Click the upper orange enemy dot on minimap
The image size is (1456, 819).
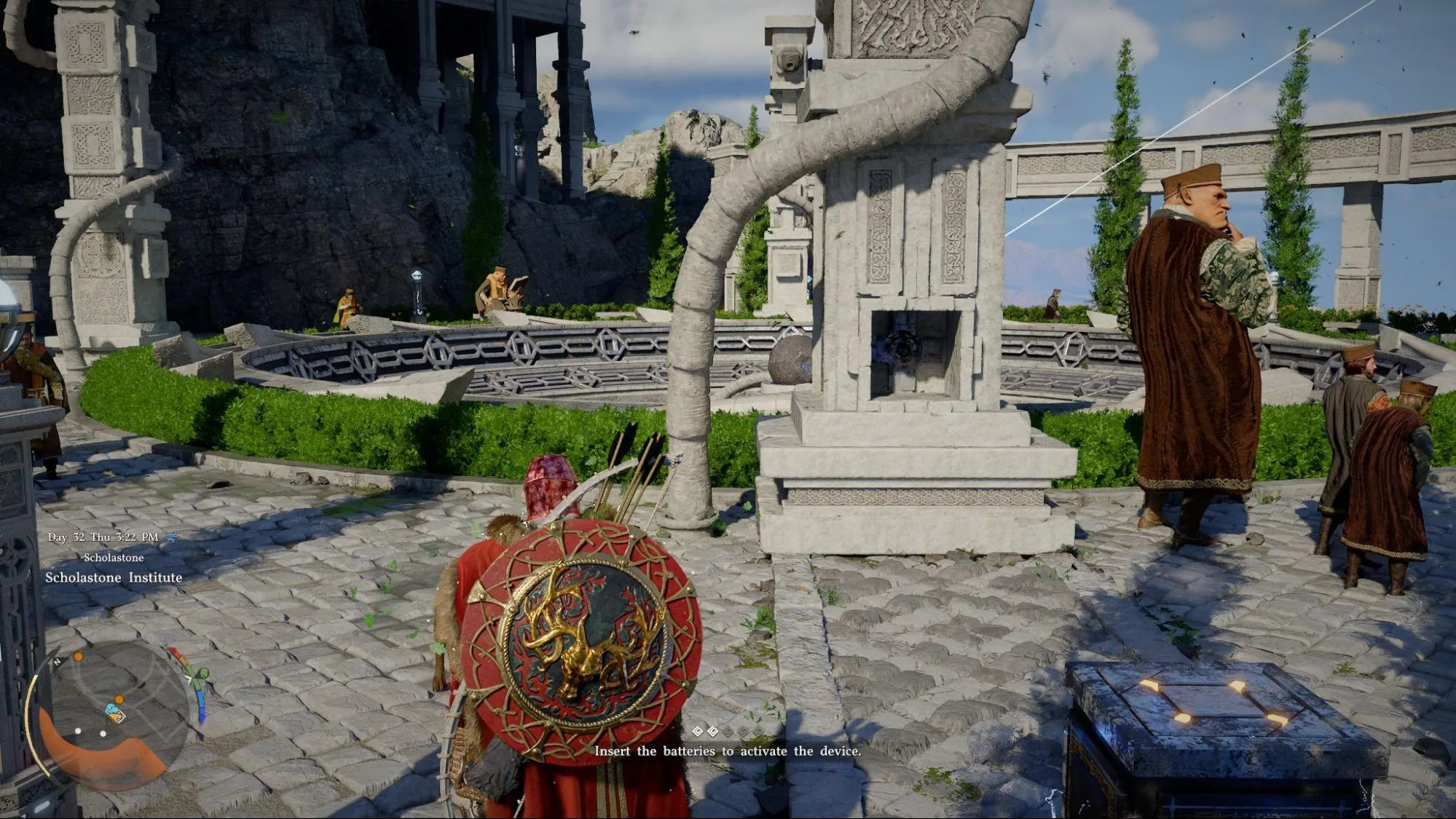[78, 657]
